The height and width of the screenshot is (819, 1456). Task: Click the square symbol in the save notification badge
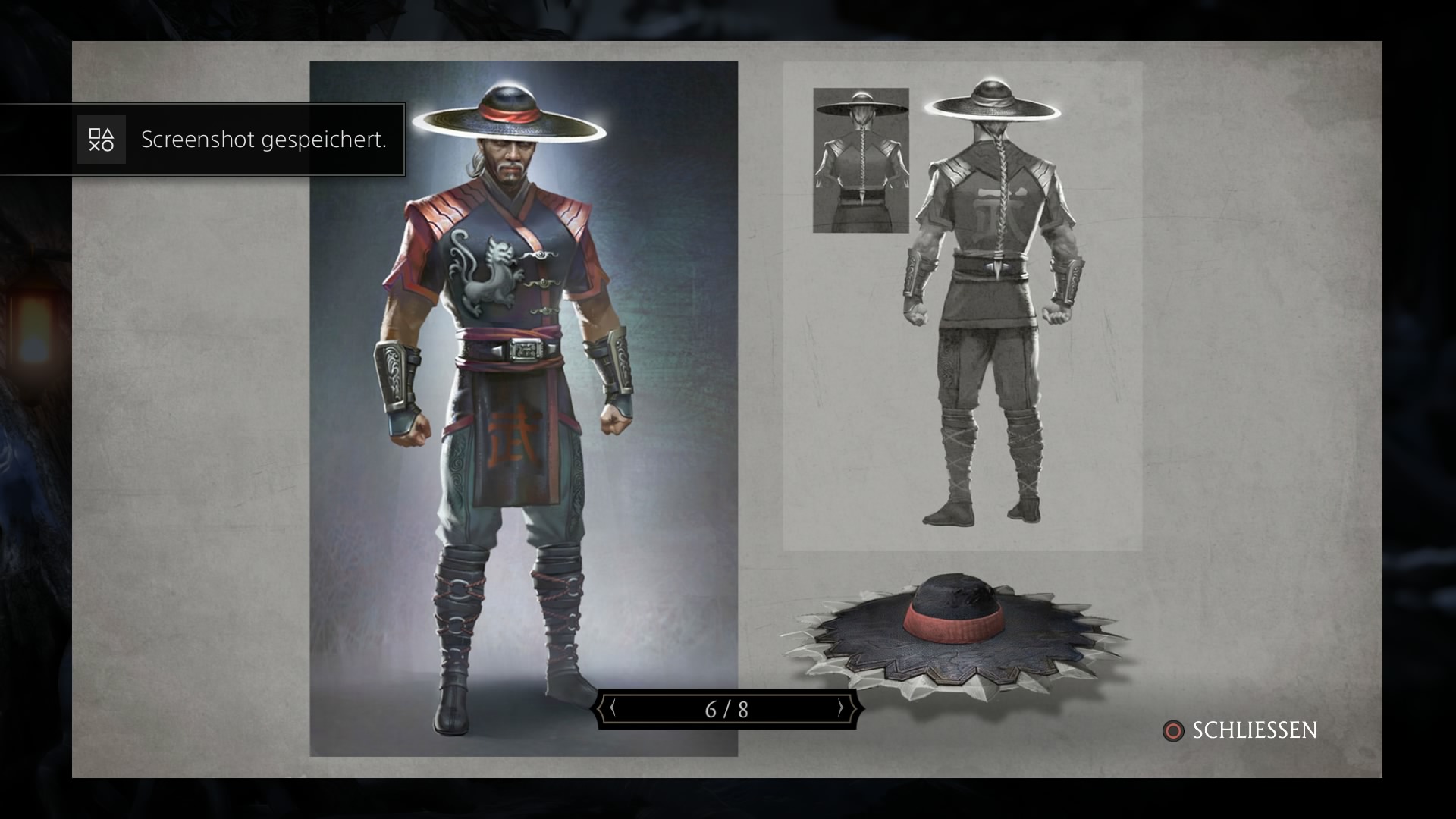click(95, 133)
